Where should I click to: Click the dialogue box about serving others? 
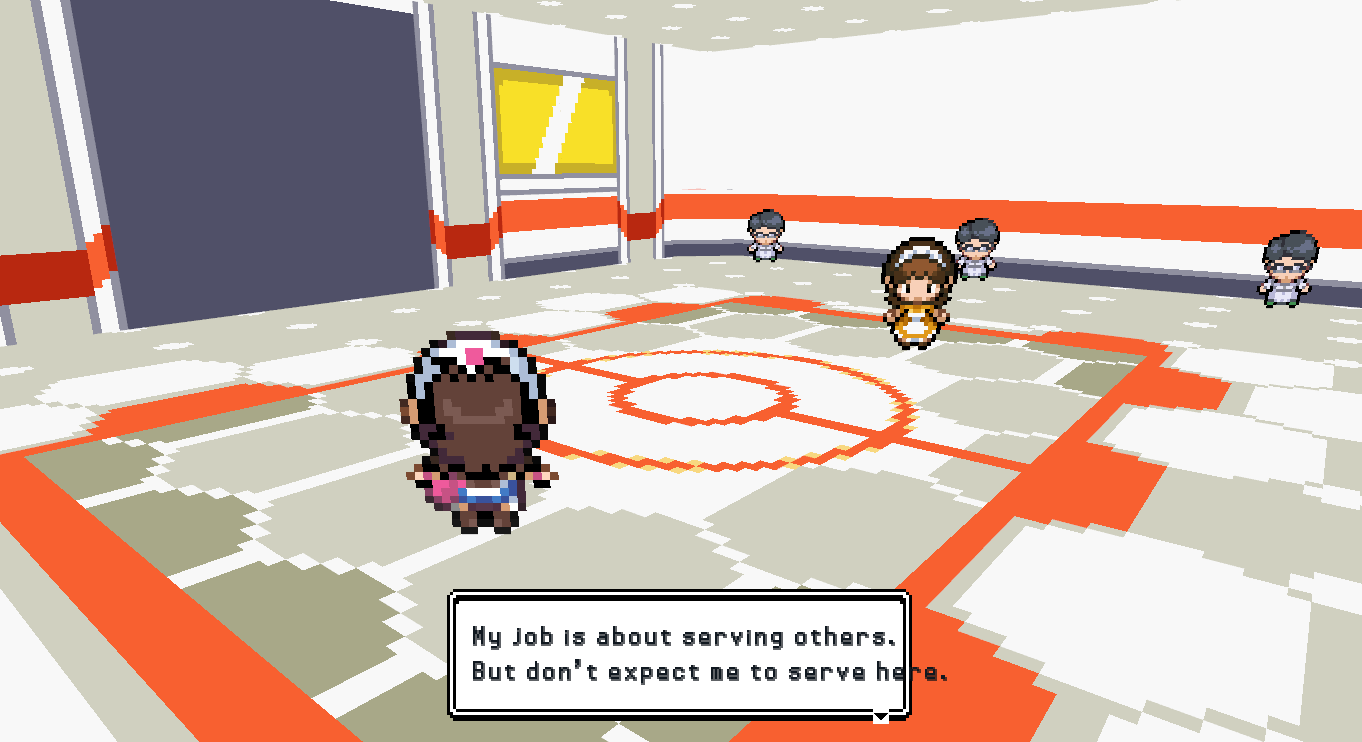(679, 654)
